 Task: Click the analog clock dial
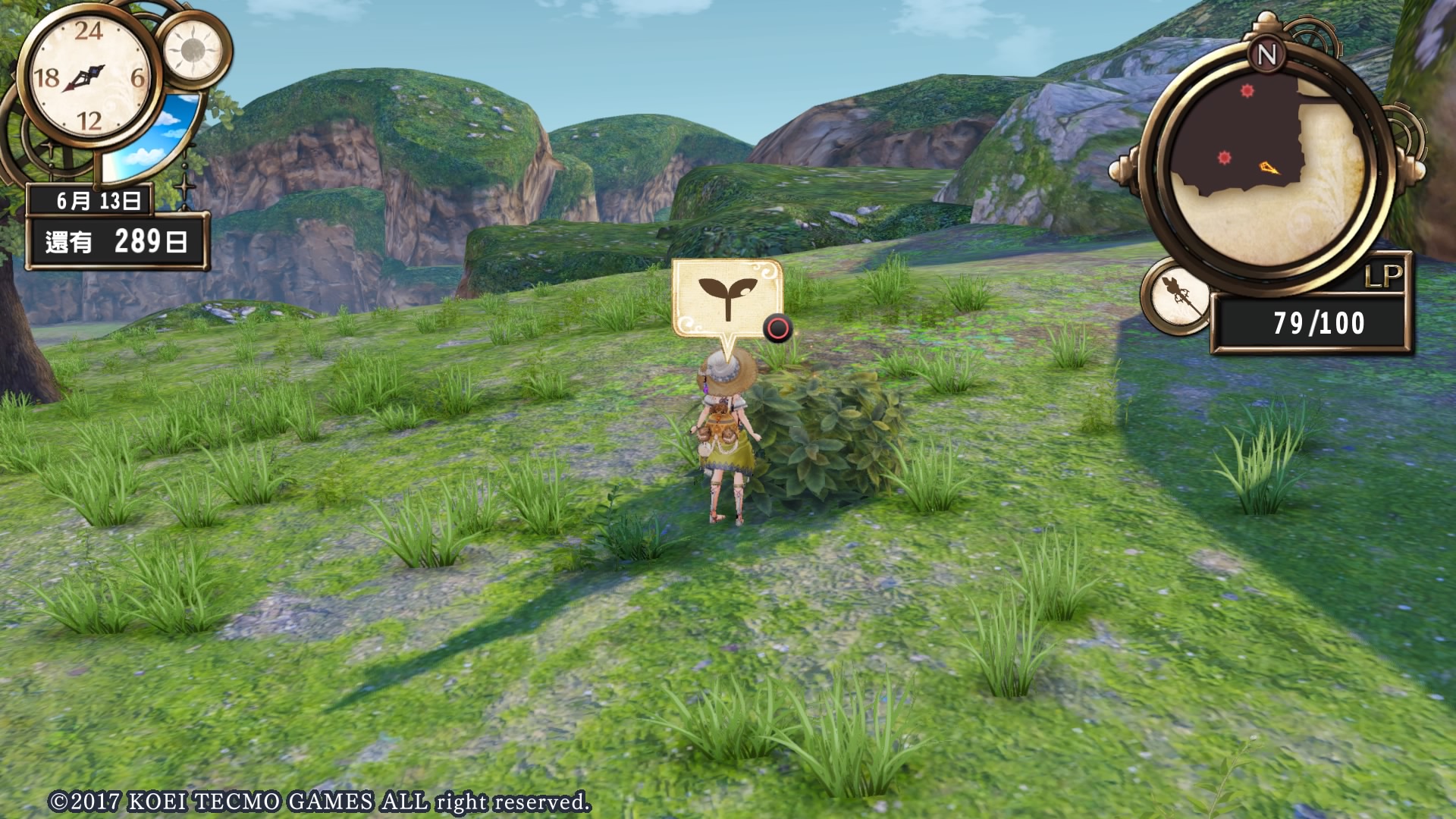(89, 76)
